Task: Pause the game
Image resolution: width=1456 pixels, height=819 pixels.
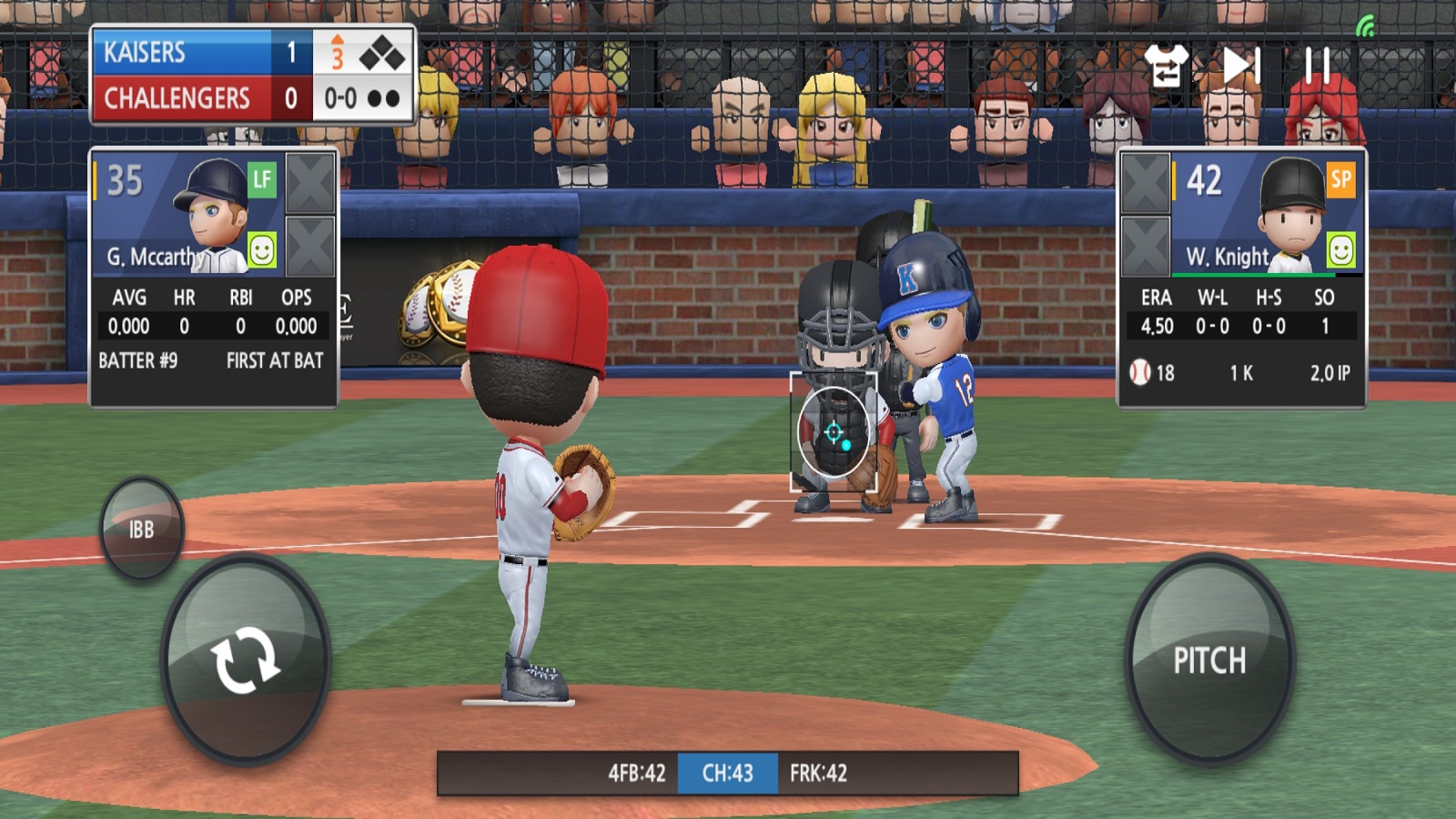Action: pyautogui.click(x=1317, y=66)
